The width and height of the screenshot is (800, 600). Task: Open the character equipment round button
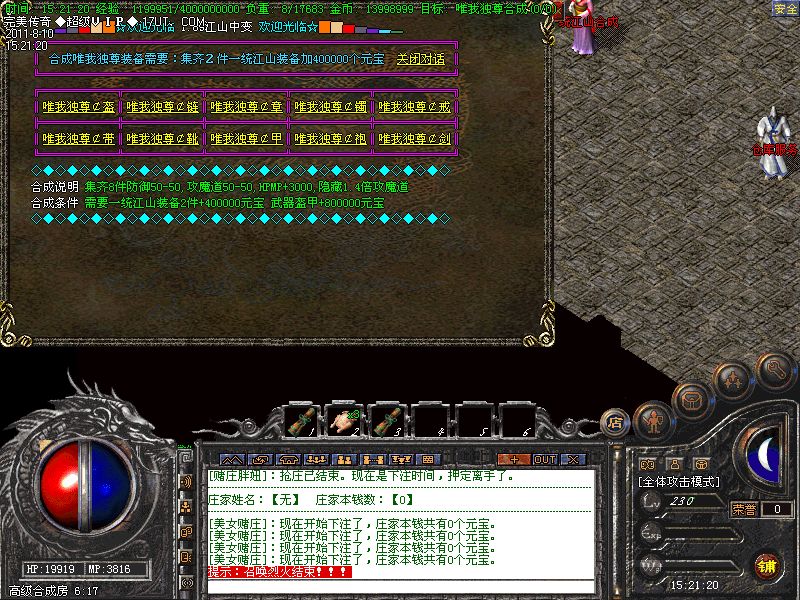click(653, 419)
